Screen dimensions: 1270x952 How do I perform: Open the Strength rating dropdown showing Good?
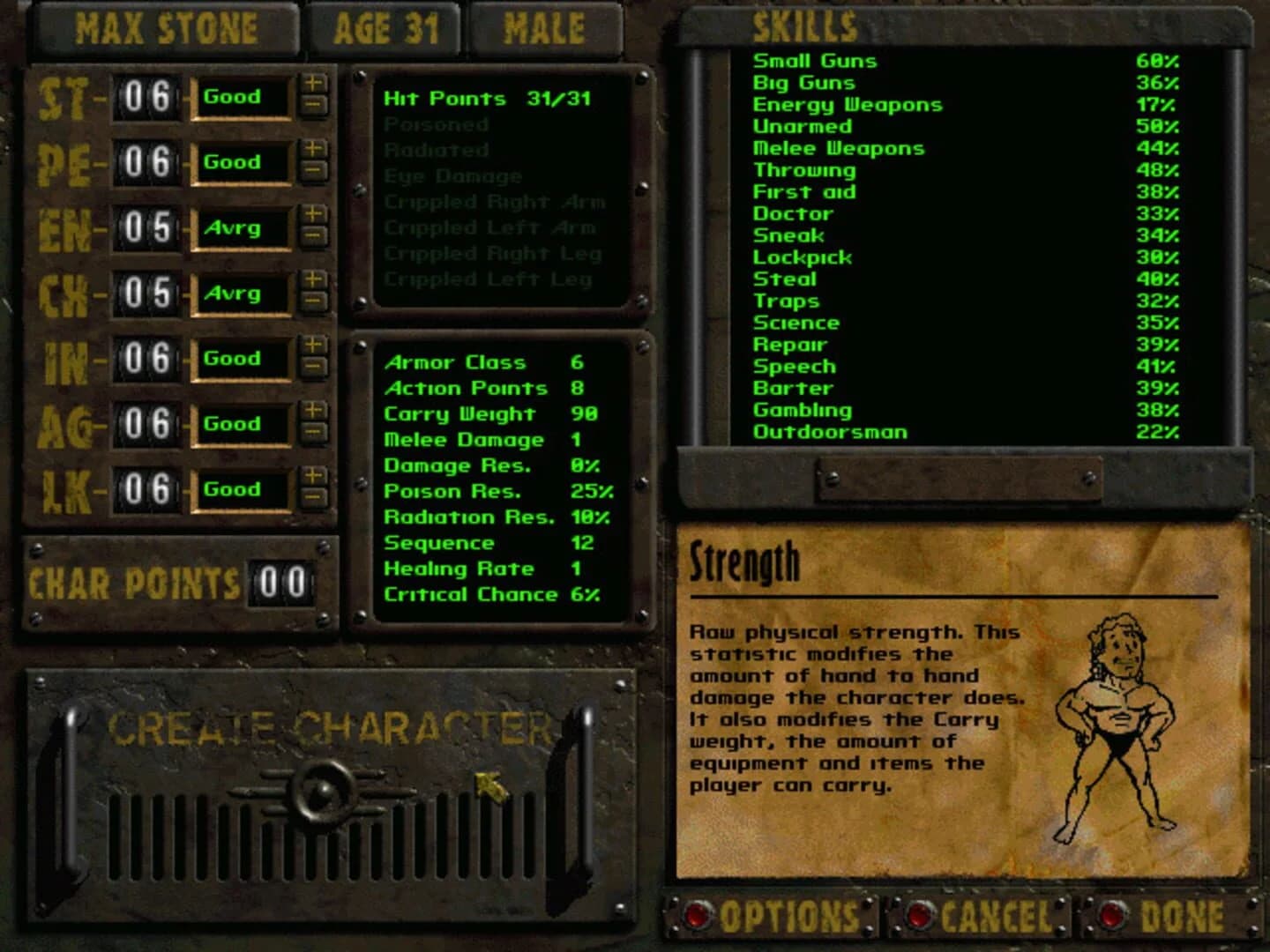[244, 98]
